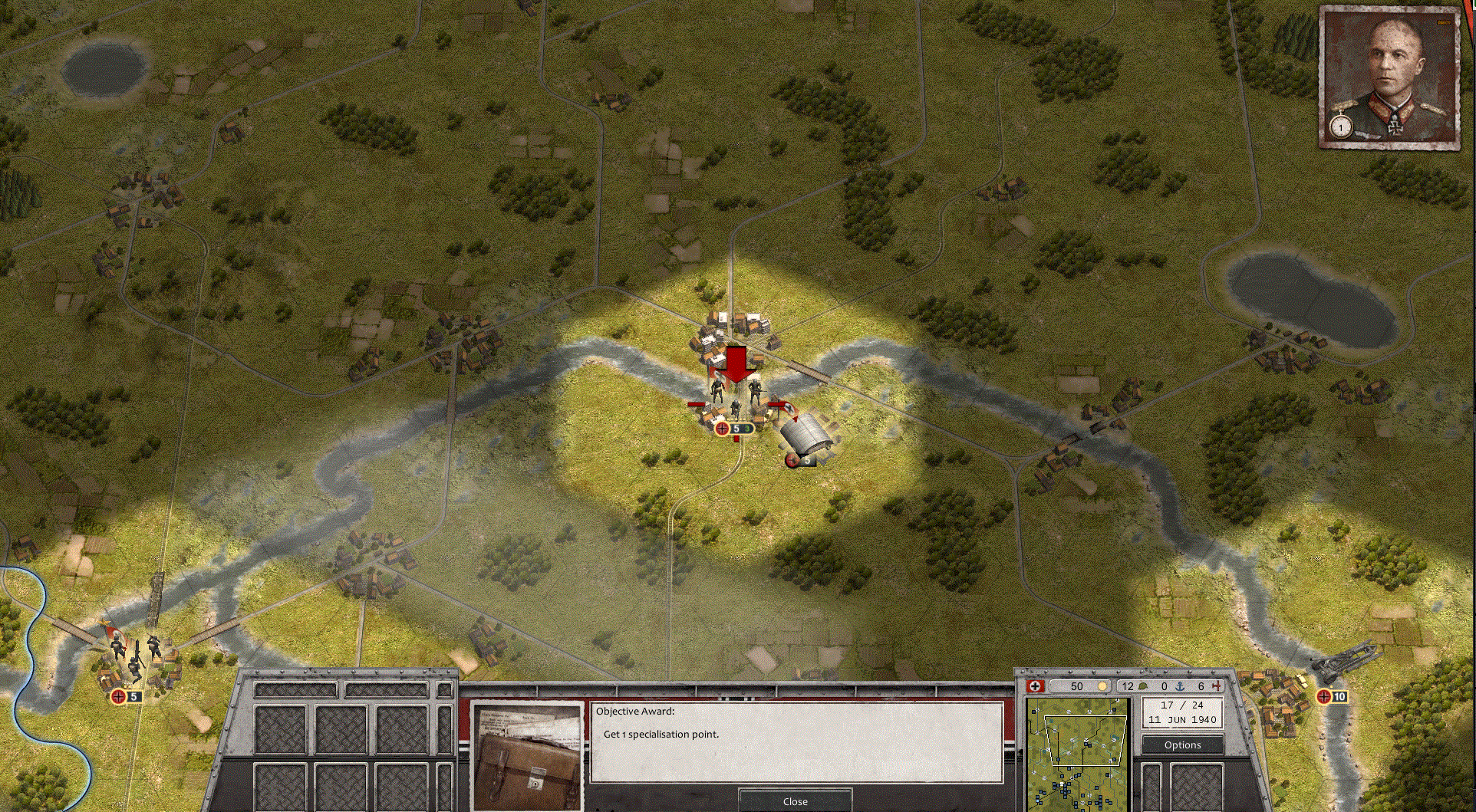The image size is (1476, 812).
Task: Click the anchor naval command points icon
Action: click(1179, 687)
